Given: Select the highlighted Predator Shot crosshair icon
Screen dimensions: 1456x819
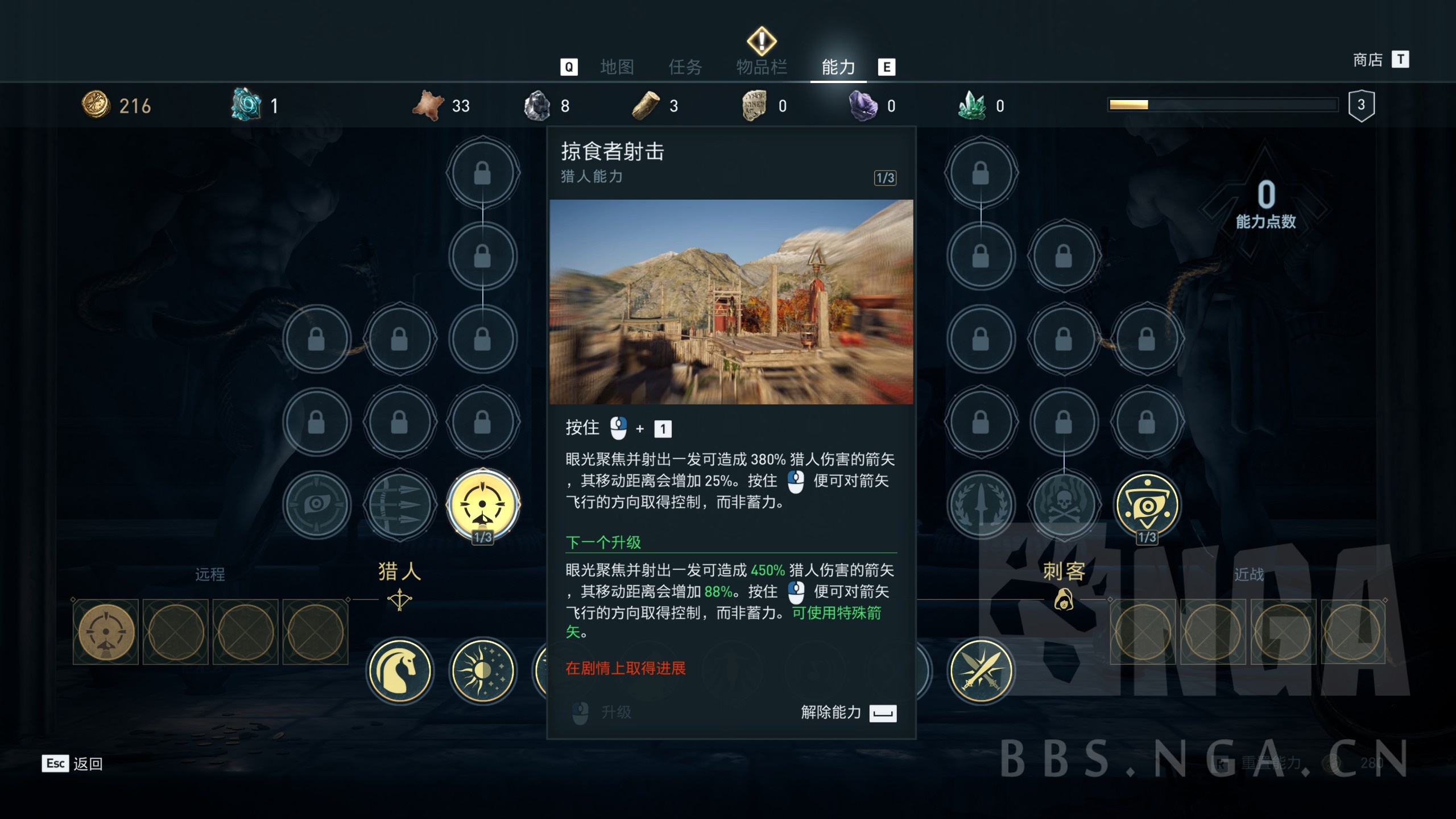Looking at the screenshot, I should [483, 503].
